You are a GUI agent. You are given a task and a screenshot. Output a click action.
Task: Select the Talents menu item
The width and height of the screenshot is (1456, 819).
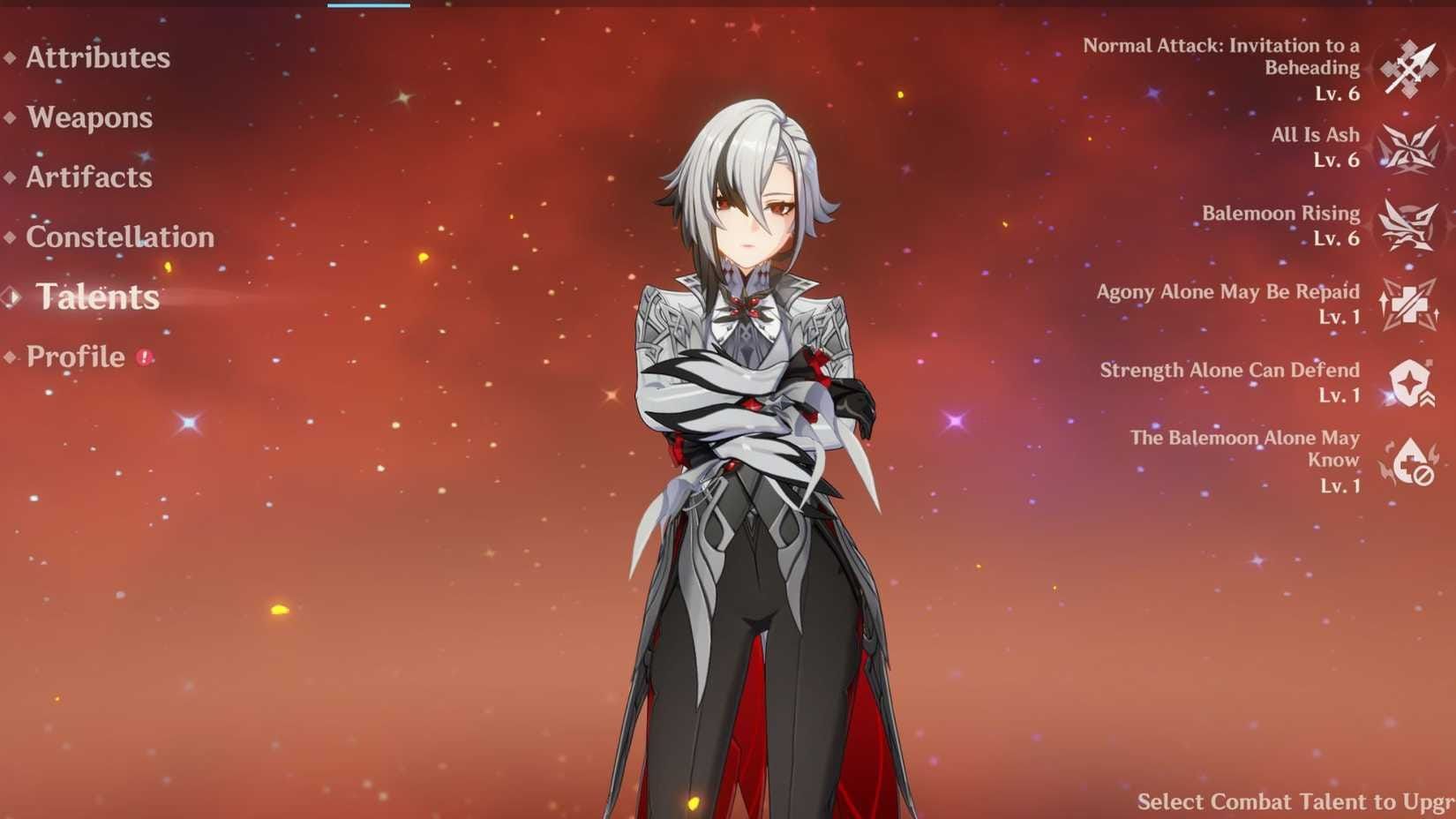pyautogui.click(x=99, y=297)
